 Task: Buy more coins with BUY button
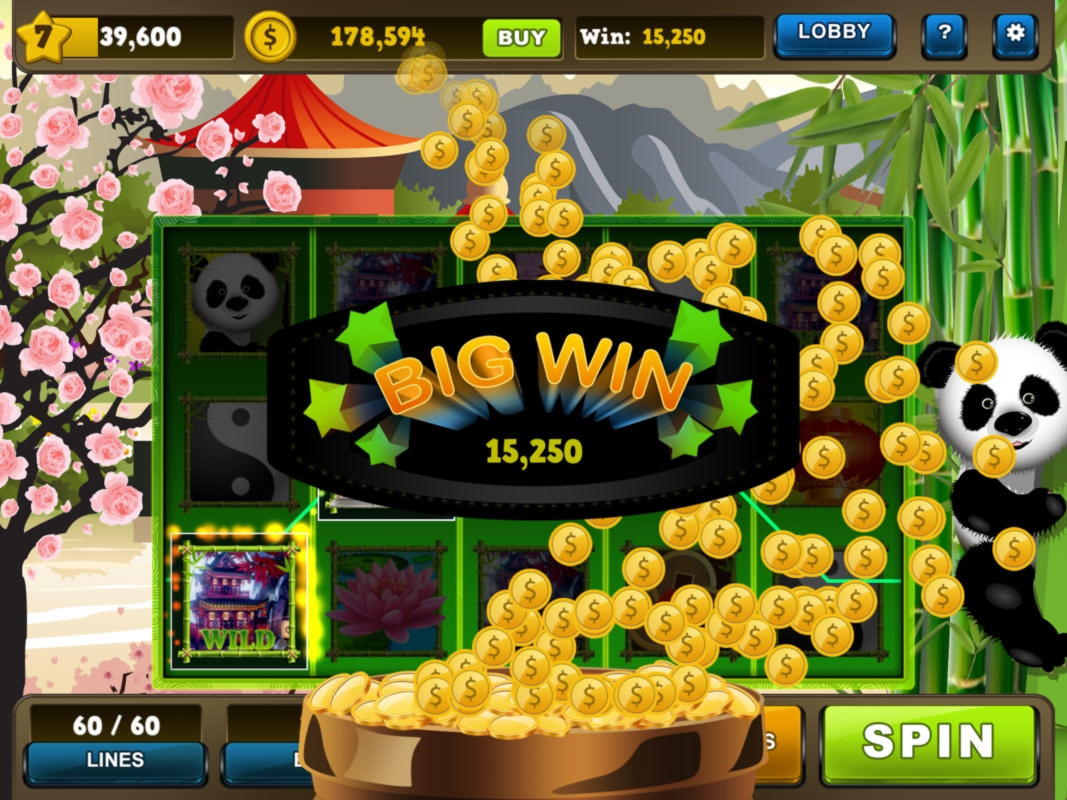pyautogui.click(x=521, y=38)
